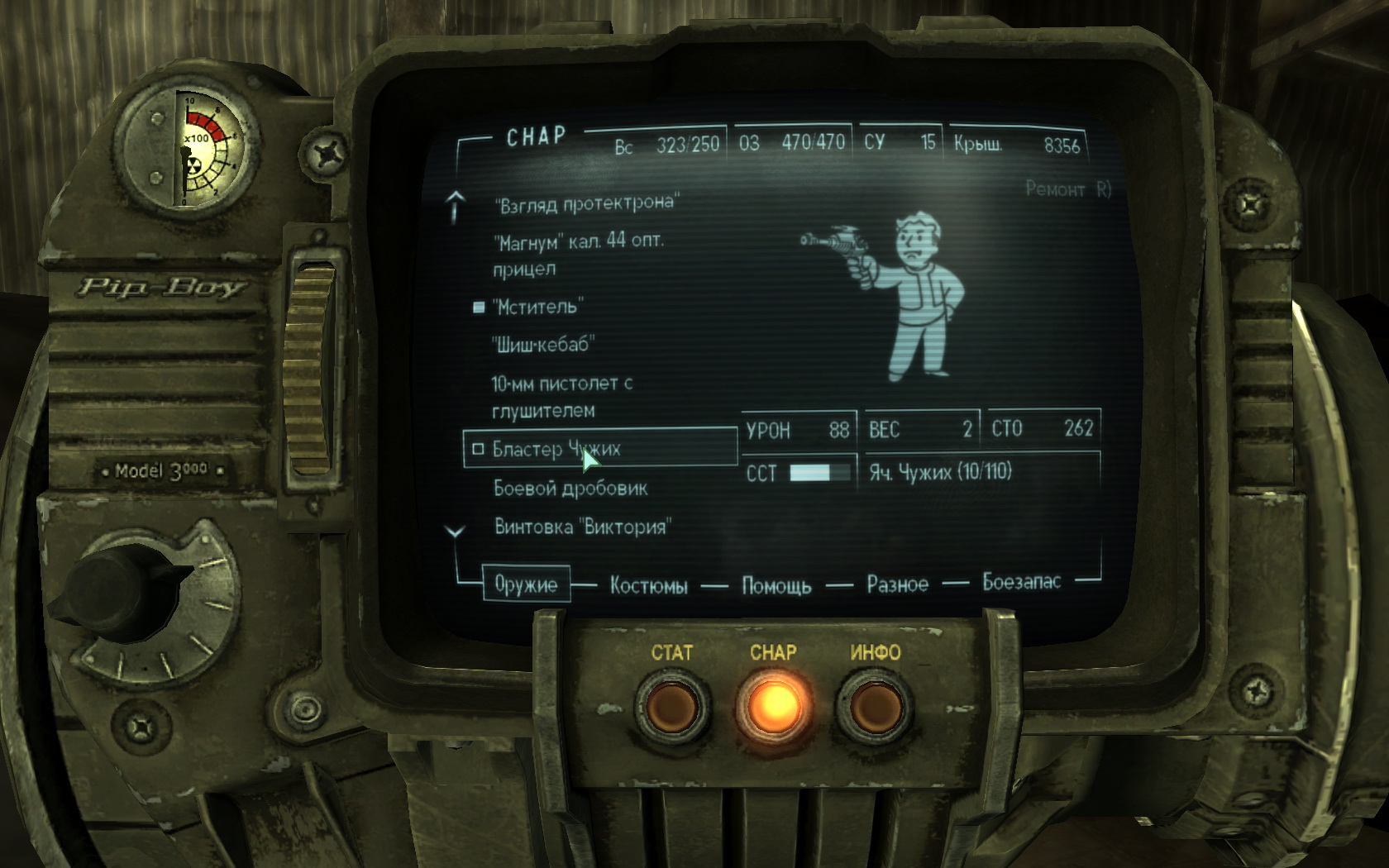The width and height of the screenshot is (1389, 868).
Task: Choose the Боевой дробовик entry
Action: click(570, 489)
